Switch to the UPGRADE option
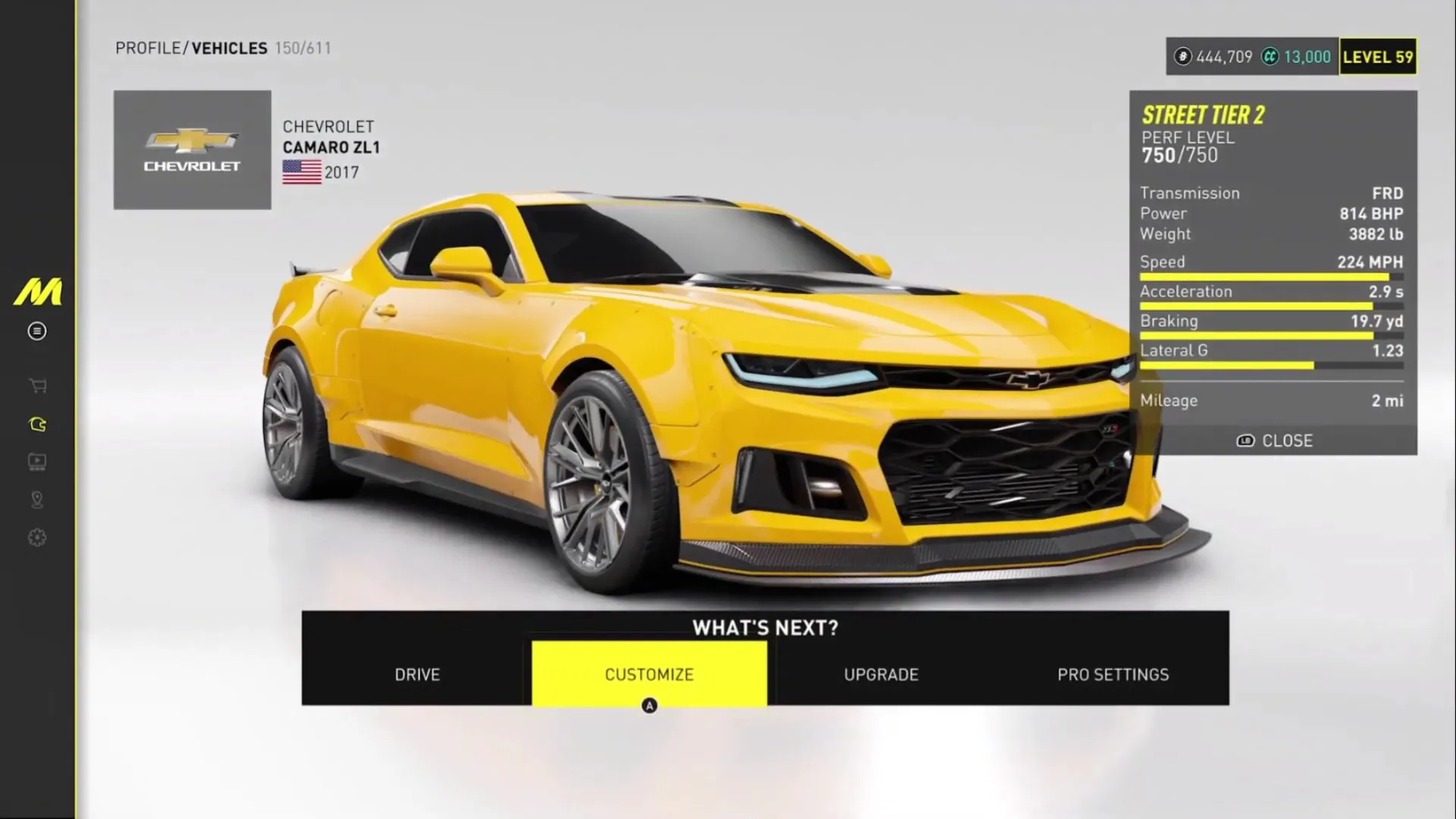This screenshot has height=819, width=1456. (880, 674)
